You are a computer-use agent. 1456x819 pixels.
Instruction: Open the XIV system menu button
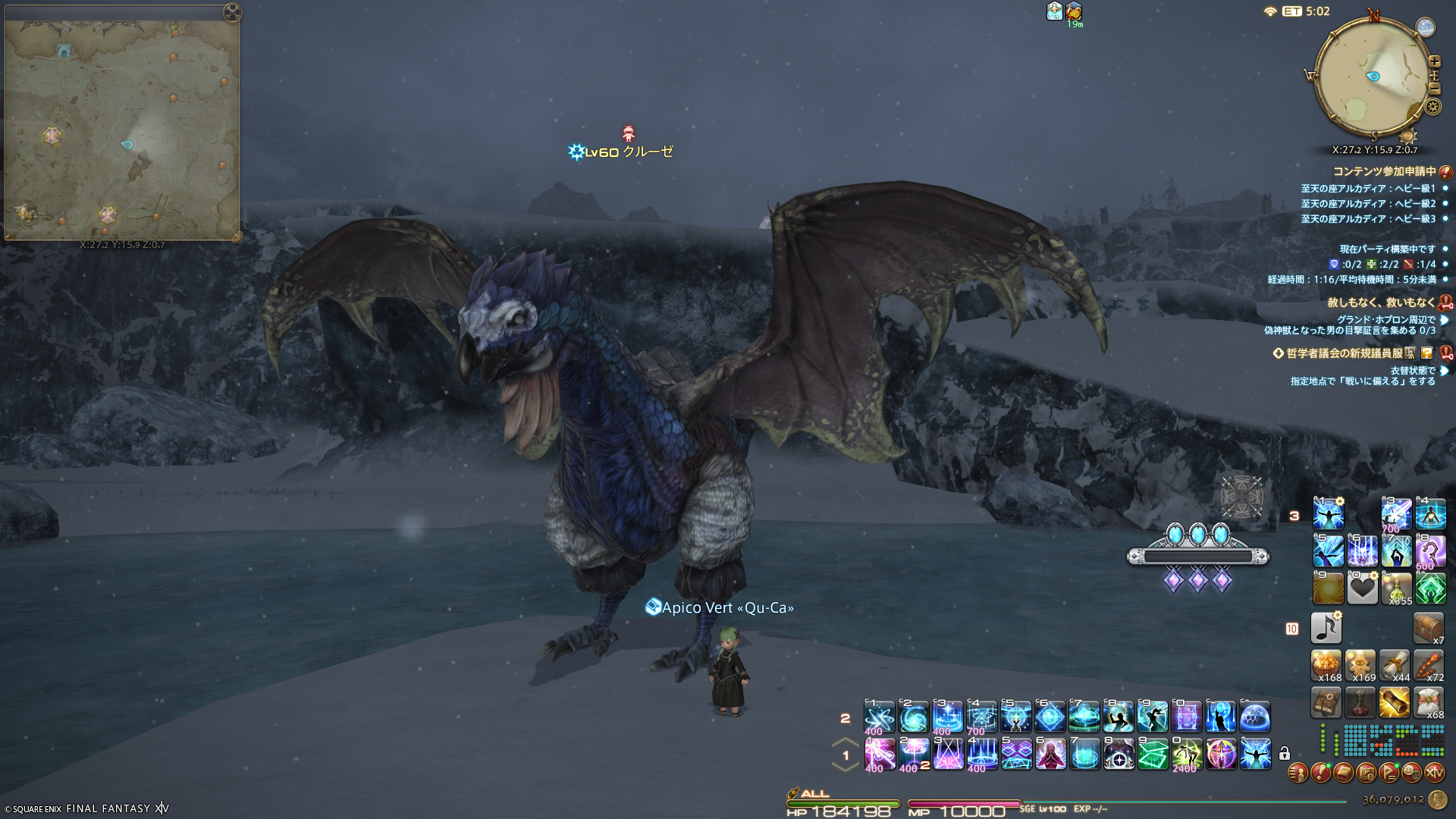point(1434,773)
